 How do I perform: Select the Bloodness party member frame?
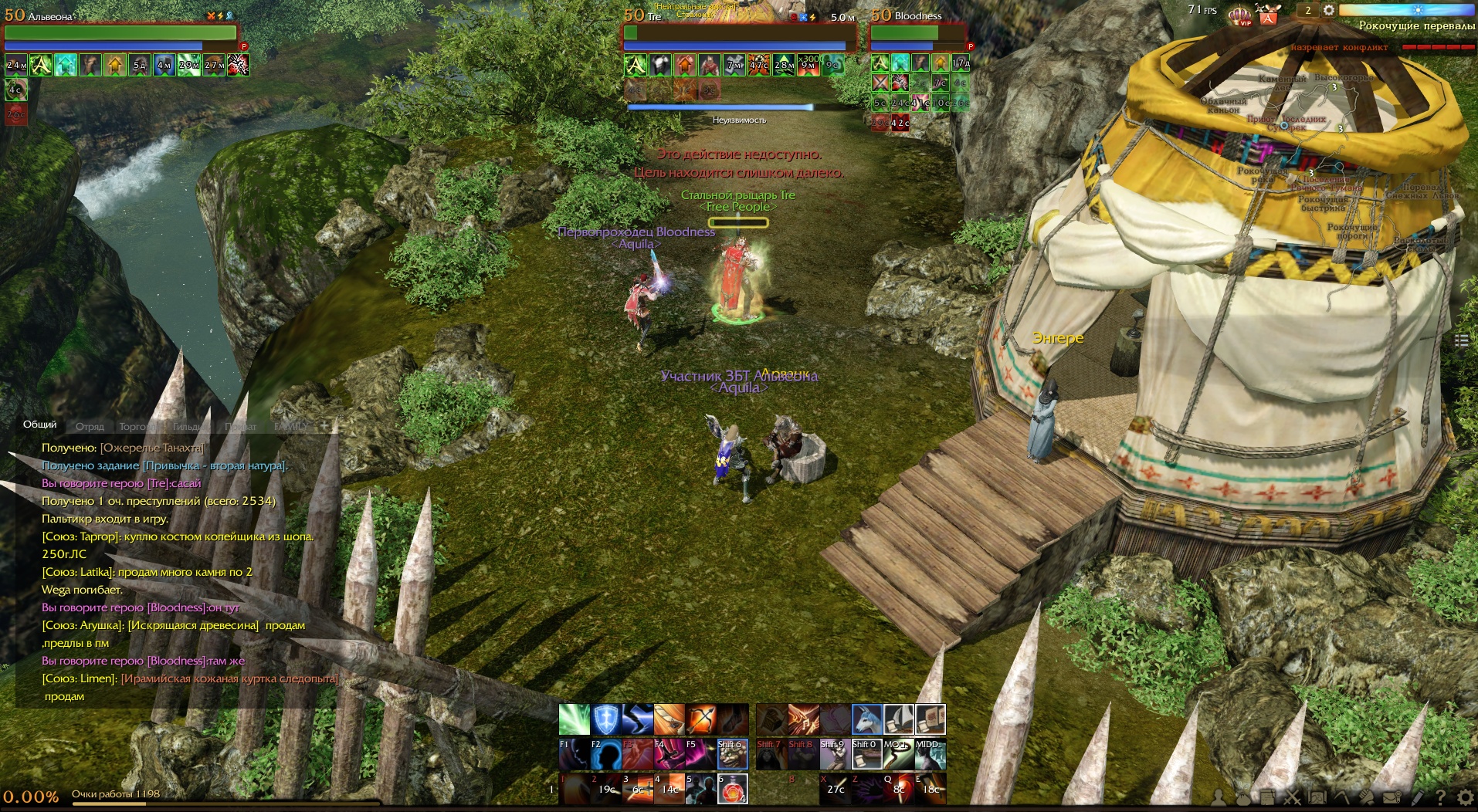tap(918, 32)
